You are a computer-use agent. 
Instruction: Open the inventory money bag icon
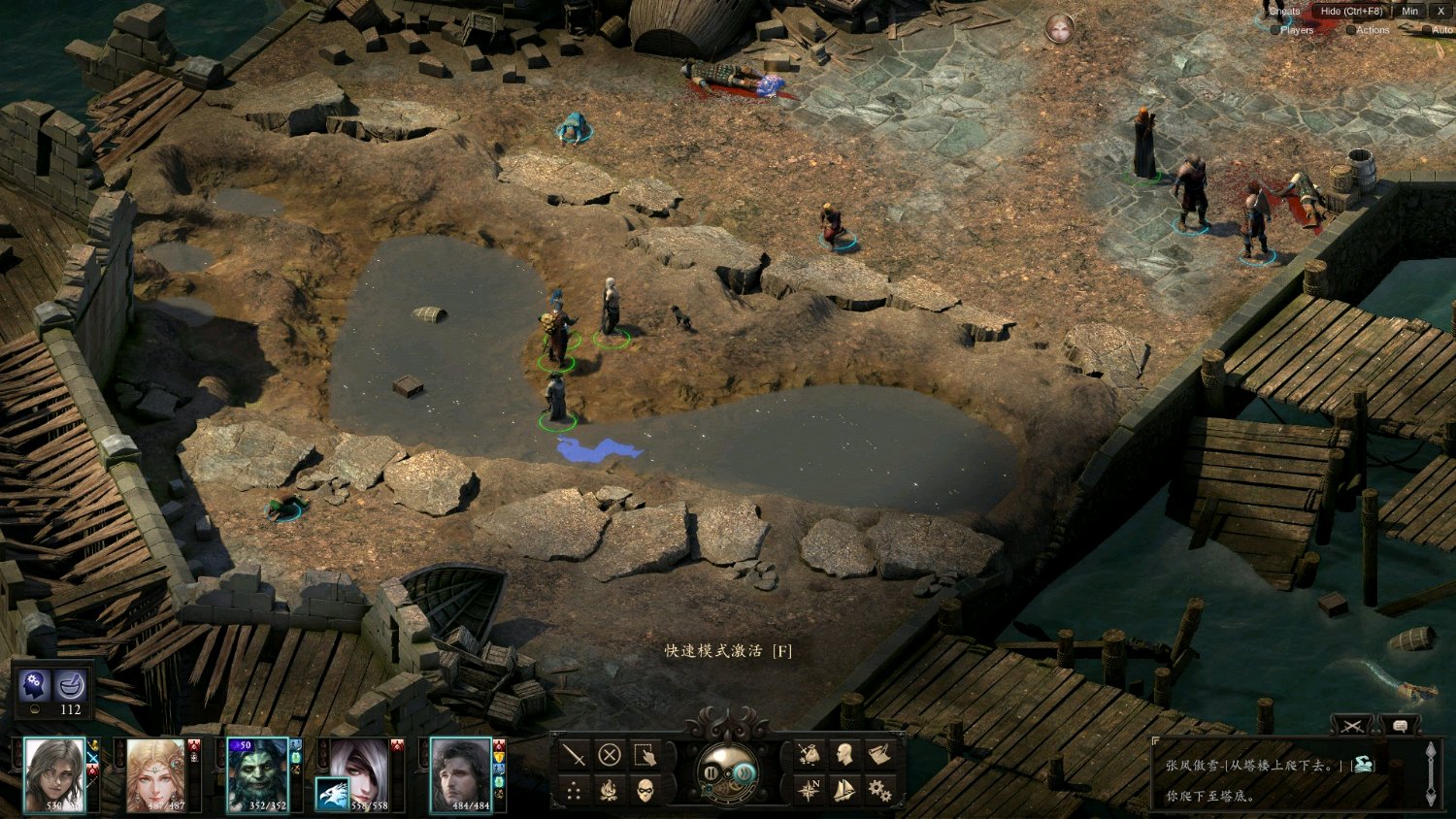click(x=809, y=754)
